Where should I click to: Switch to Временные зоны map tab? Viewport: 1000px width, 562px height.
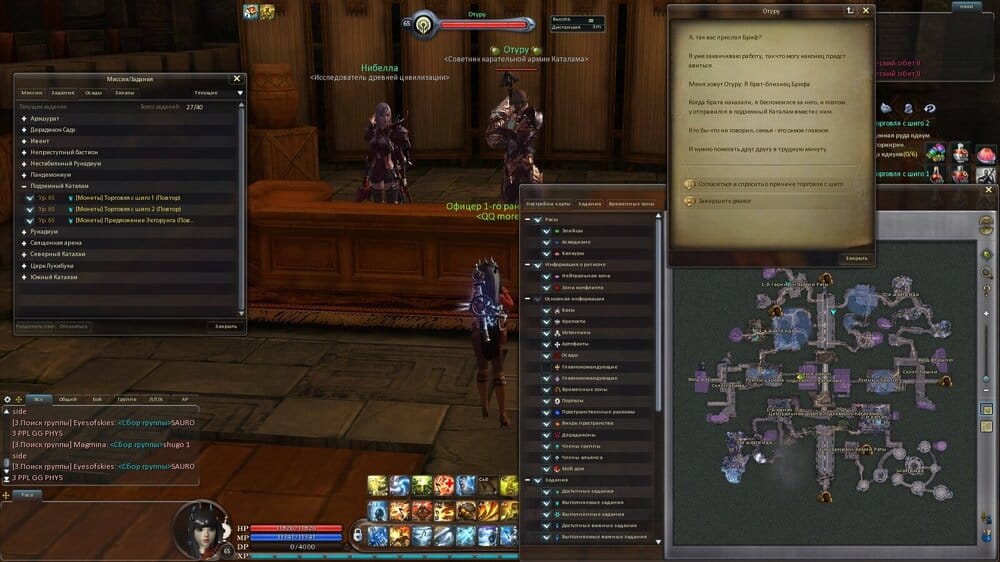click(631, 203)
